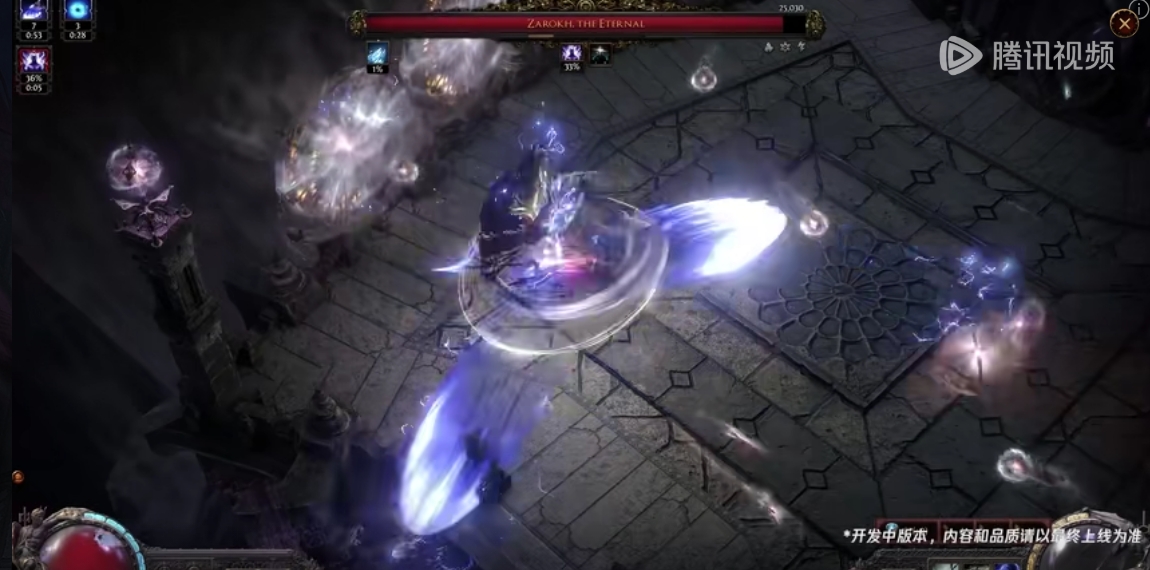Inspect the boss debuff icon showing 1%
This screenshot has height=570, width=1150.
point(378,53)
